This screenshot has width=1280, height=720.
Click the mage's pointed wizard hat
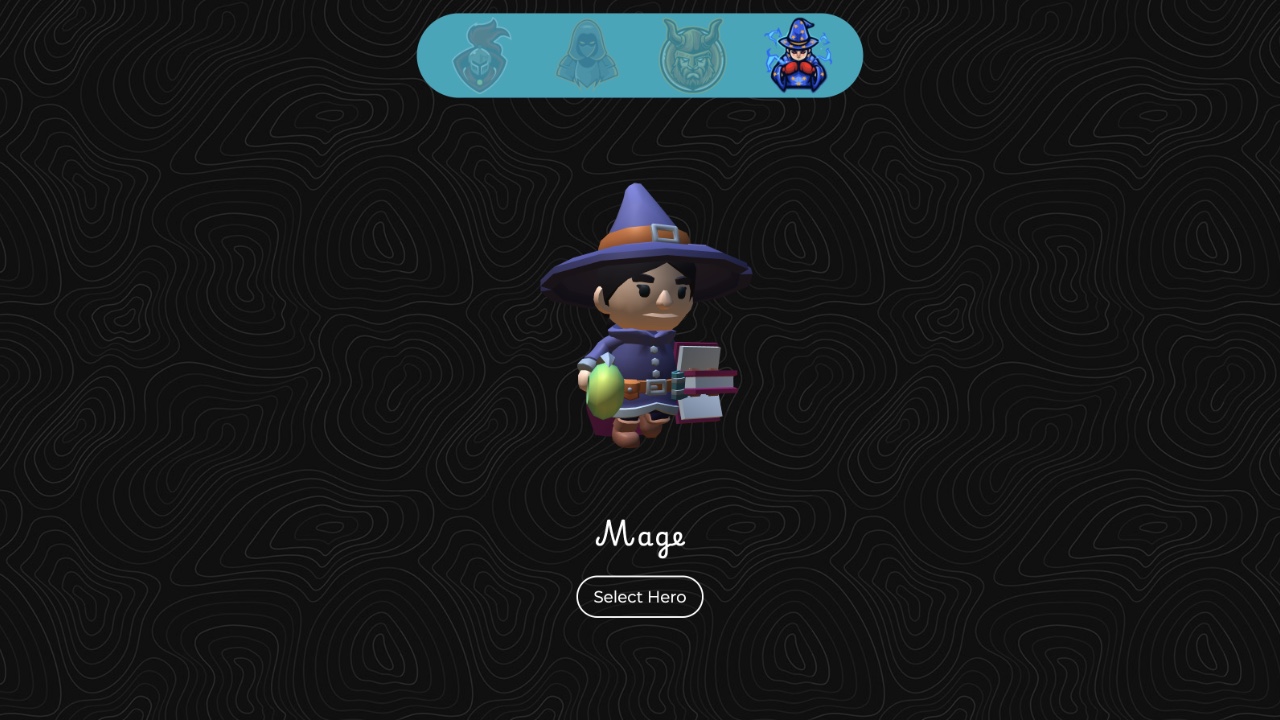[x=640, y=230]
